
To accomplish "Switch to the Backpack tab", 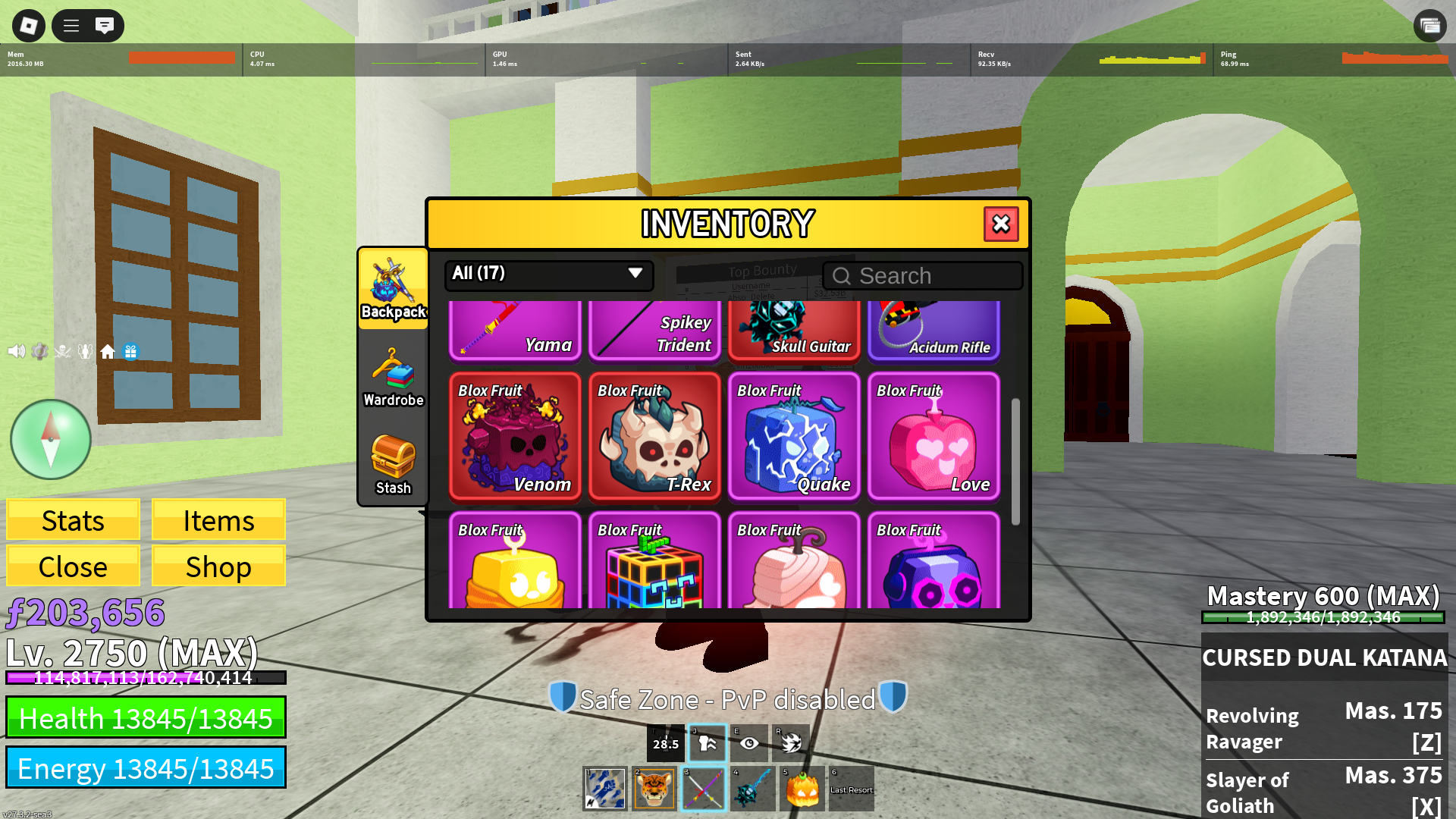I will pos(393,289).
